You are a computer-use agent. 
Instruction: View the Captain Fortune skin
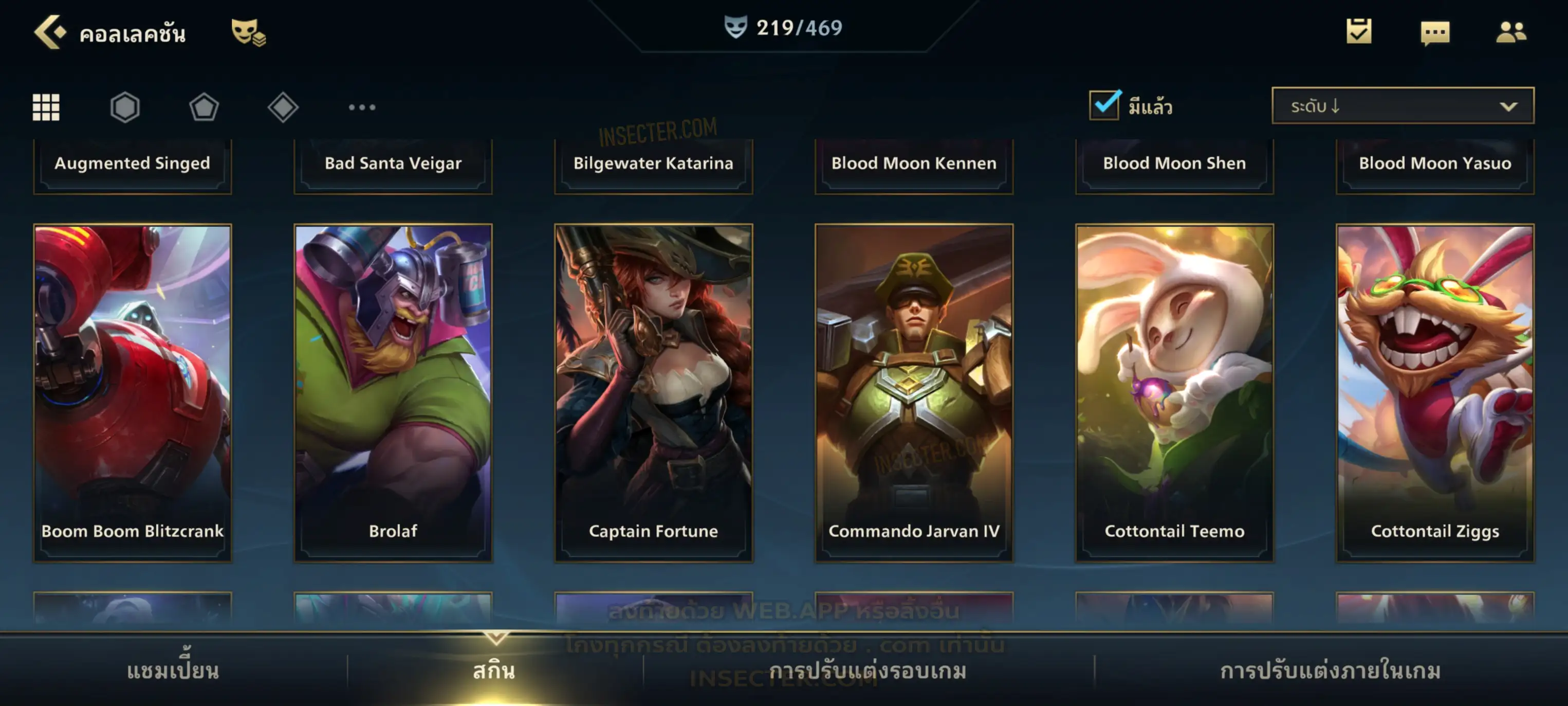(x=654, y=392)
